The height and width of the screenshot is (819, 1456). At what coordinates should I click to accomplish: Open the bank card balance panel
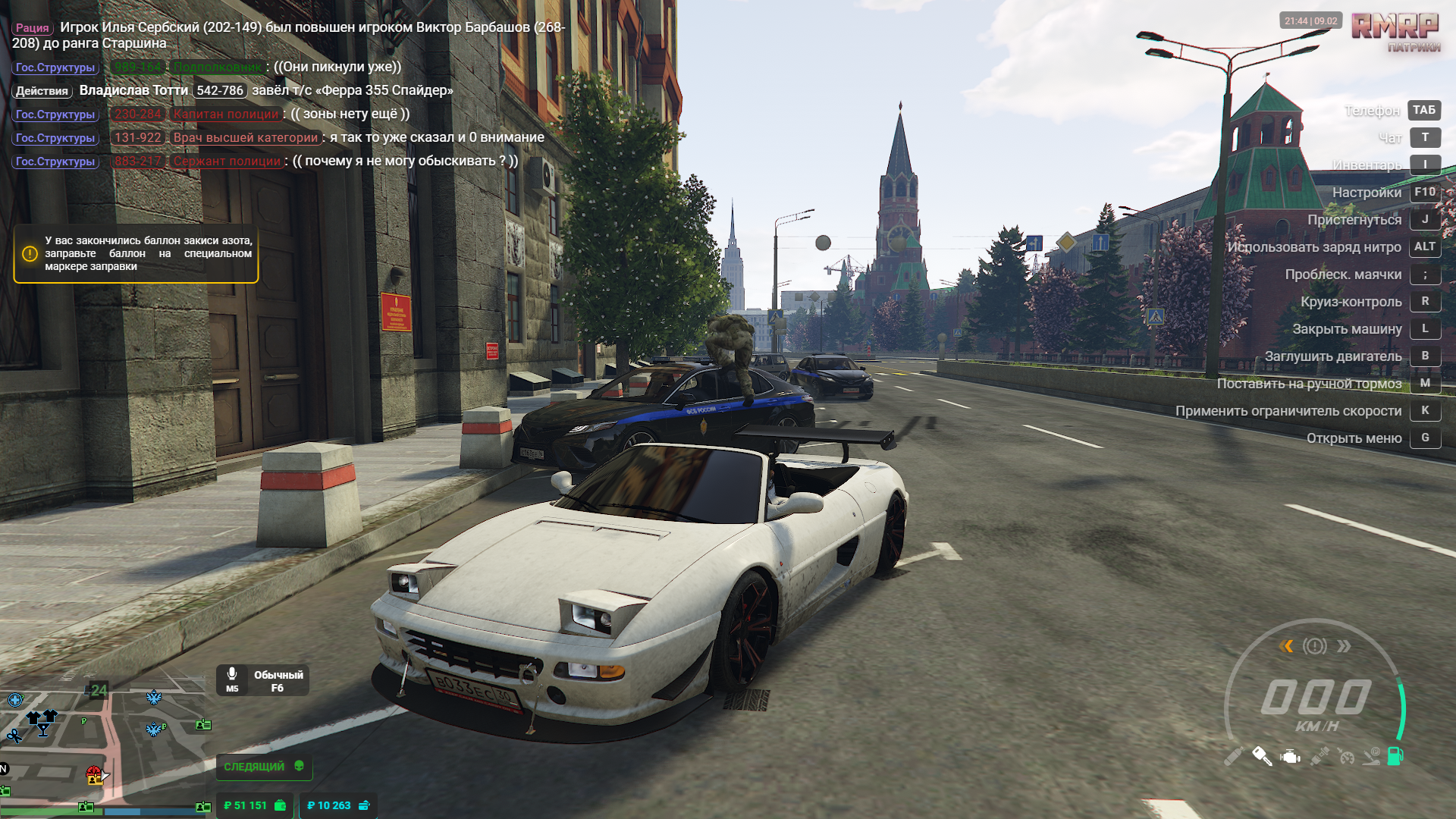tap(338, 805)
